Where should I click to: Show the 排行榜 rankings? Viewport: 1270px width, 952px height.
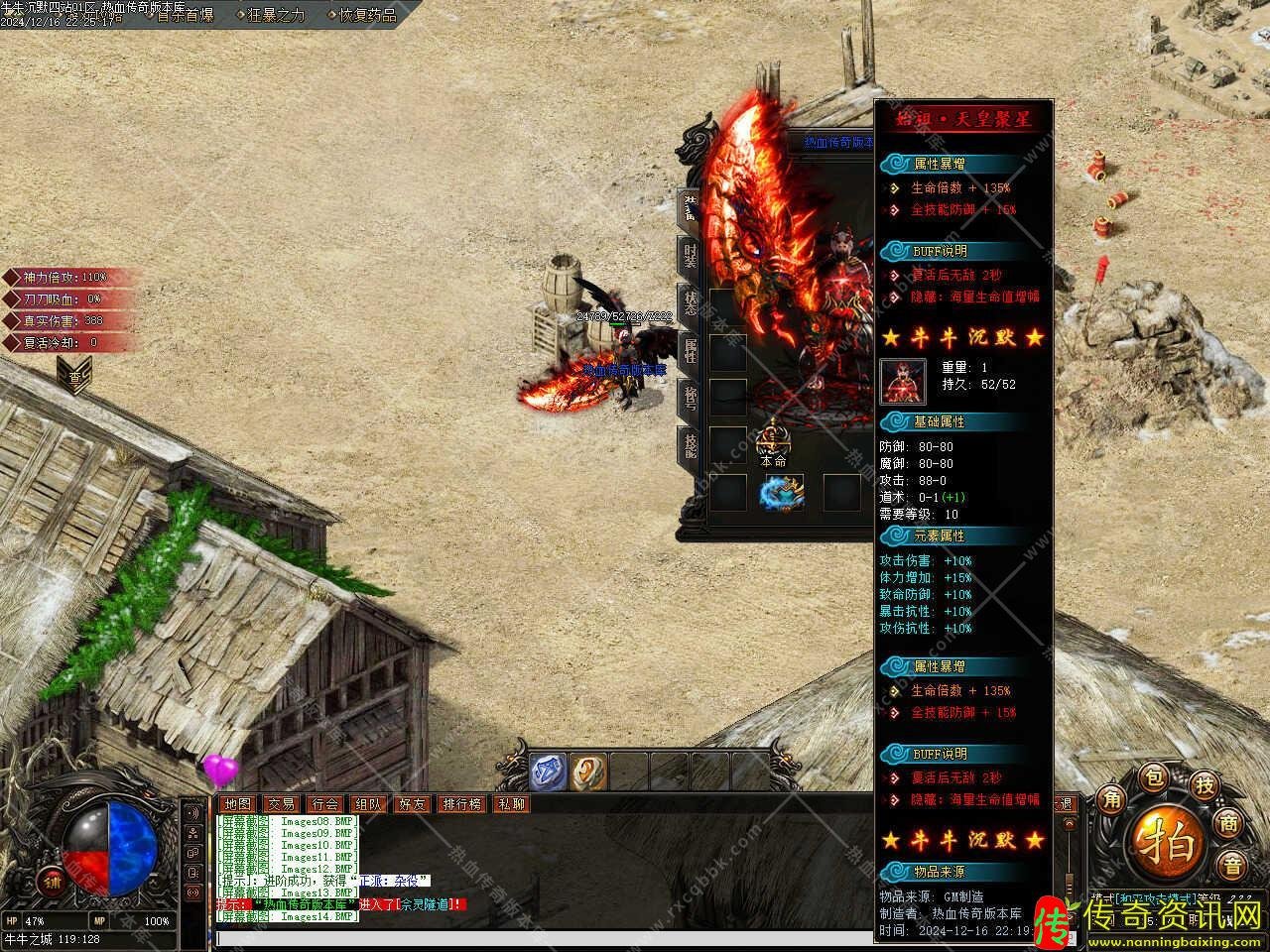(x=462, y=804)
